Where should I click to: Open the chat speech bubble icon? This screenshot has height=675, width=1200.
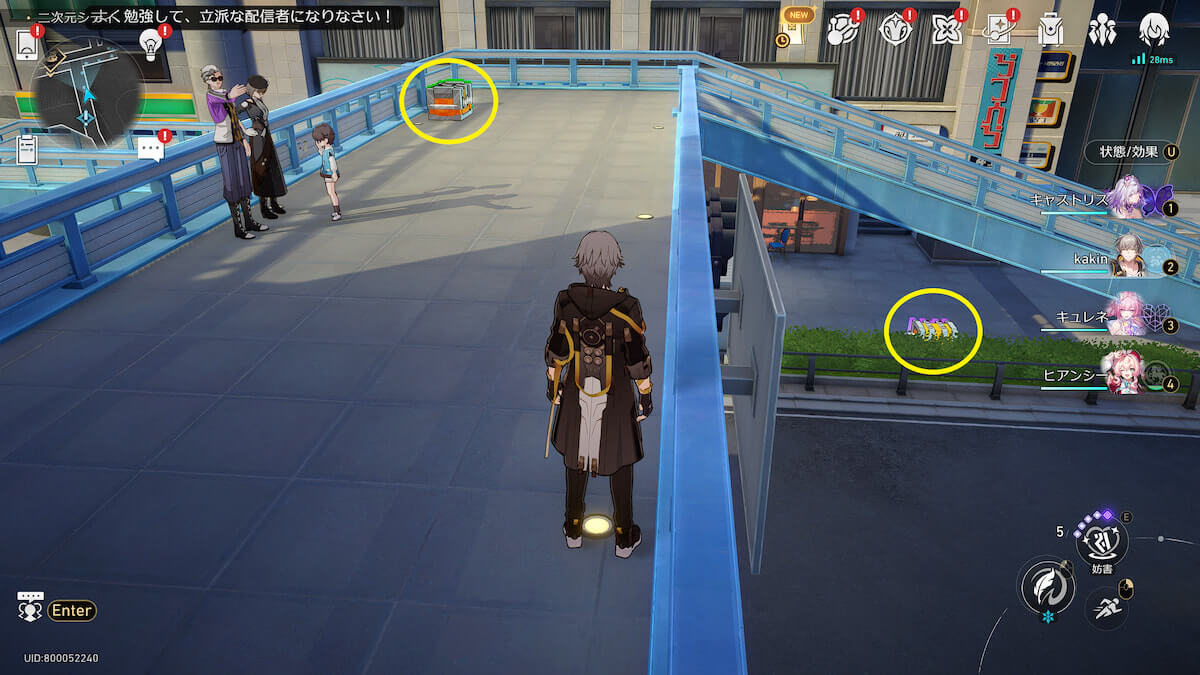pos(151,150)
